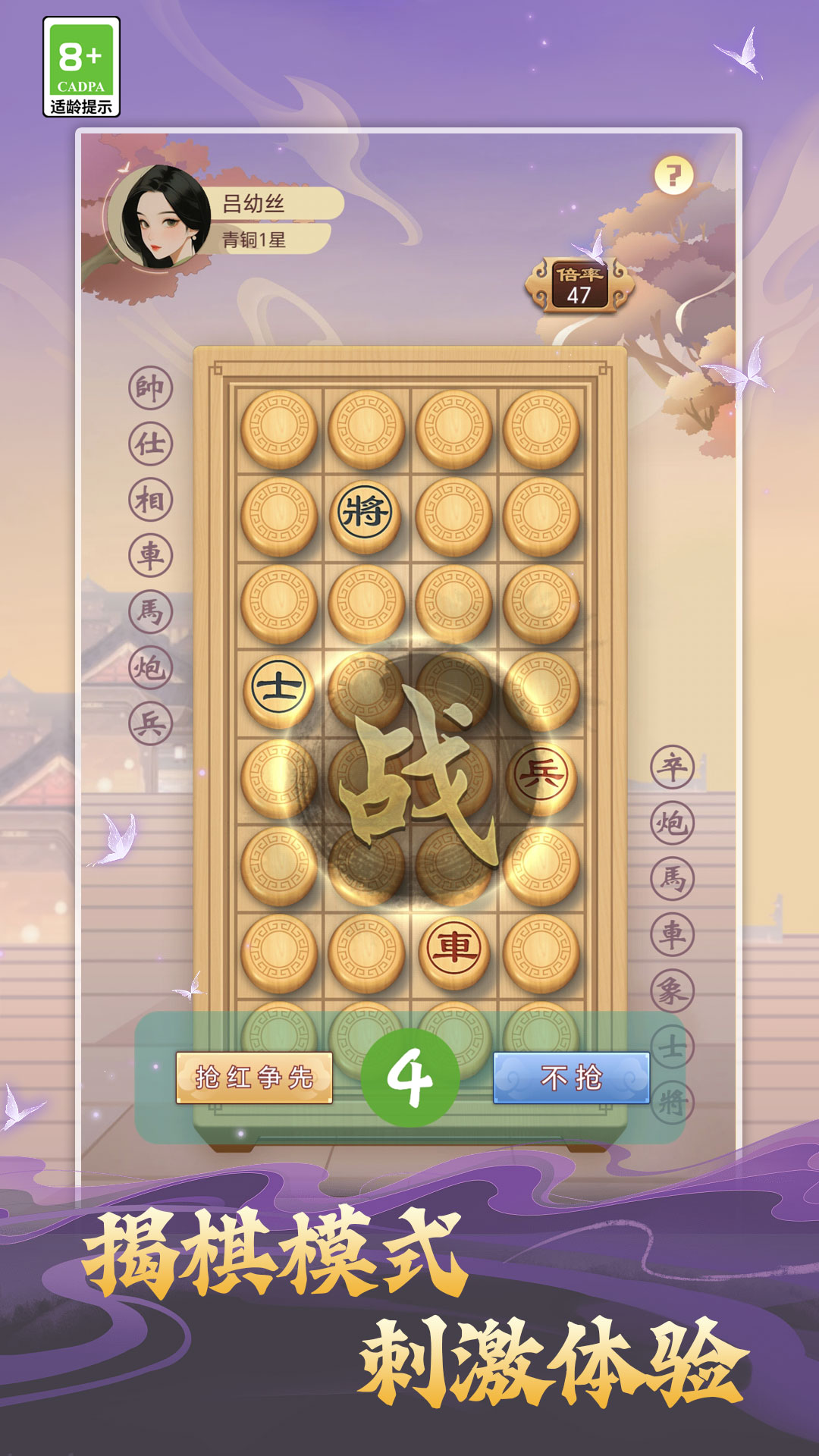
Task: Open the question mark help icon
Action: [x=673, y=175]
